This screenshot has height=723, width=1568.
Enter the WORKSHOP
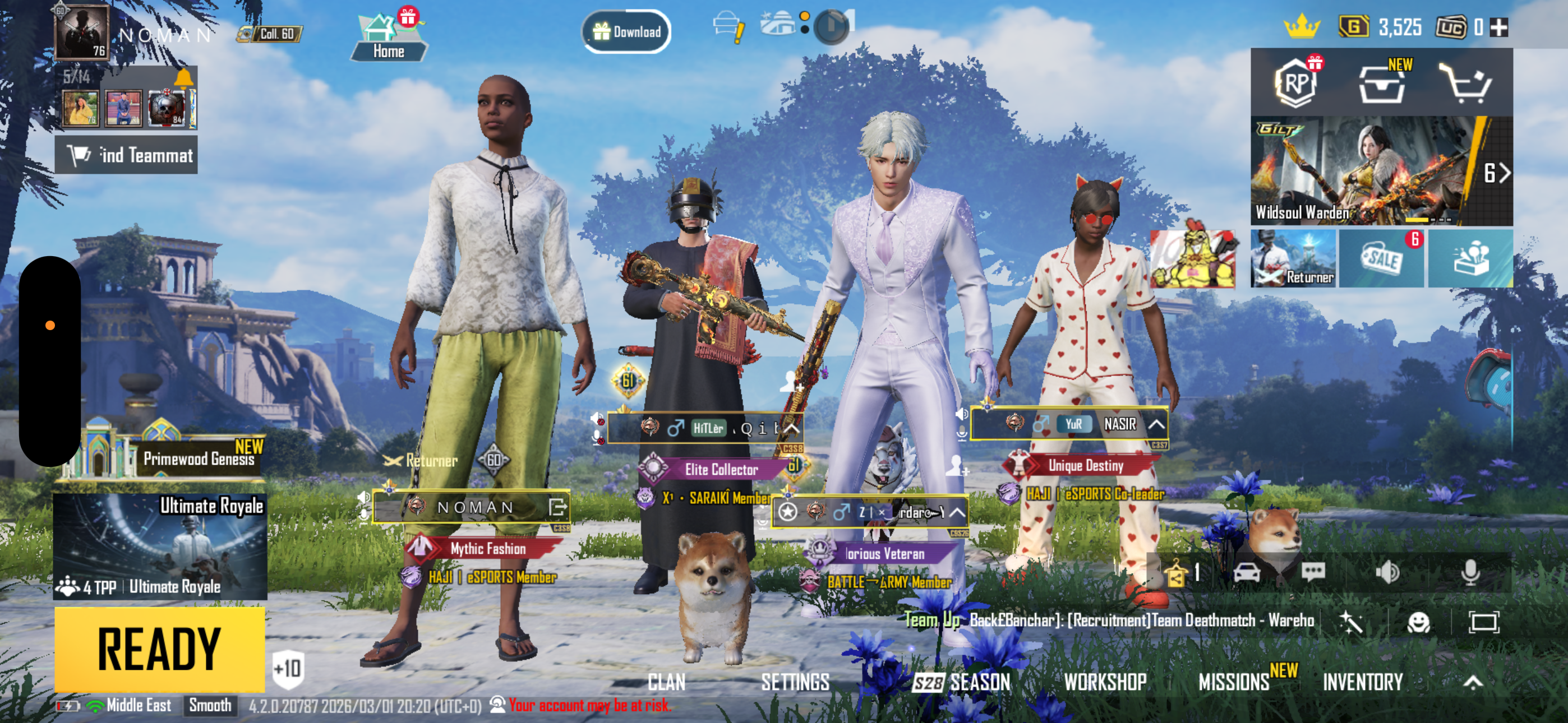click(1105, 682)
